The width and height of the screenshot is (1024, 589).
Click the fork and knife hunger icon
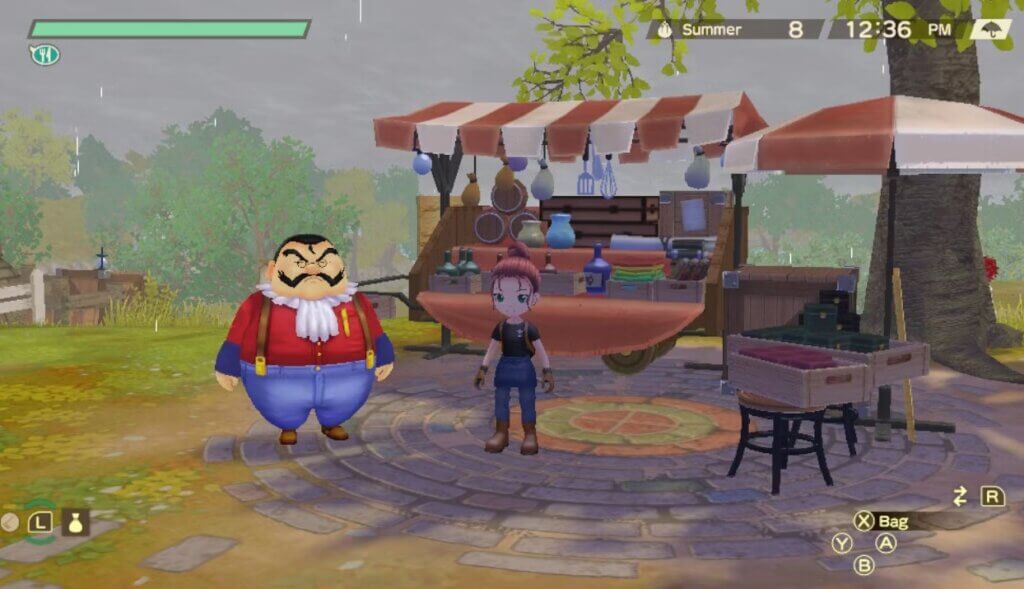(x=44, y=55)
